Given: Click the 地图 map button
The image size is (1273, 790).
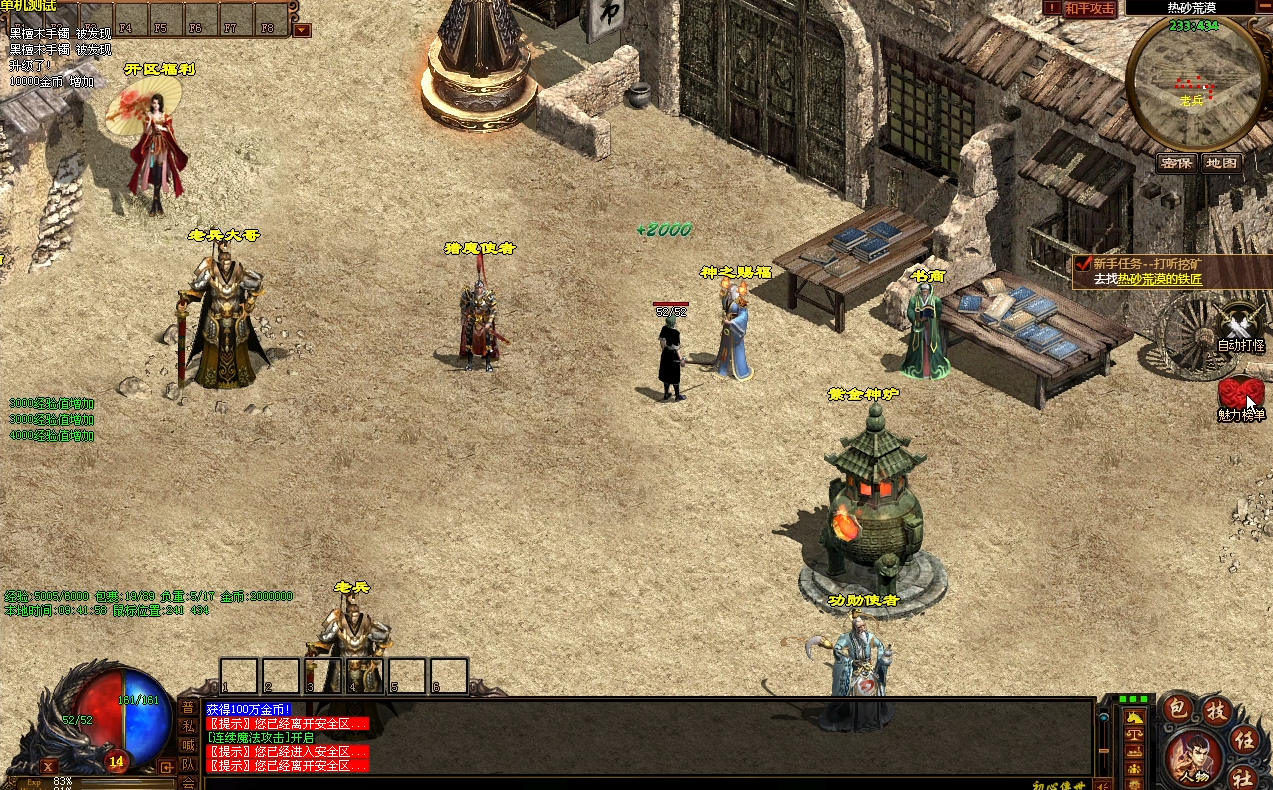Looking at the screenshot, I should click(1221, 163).
